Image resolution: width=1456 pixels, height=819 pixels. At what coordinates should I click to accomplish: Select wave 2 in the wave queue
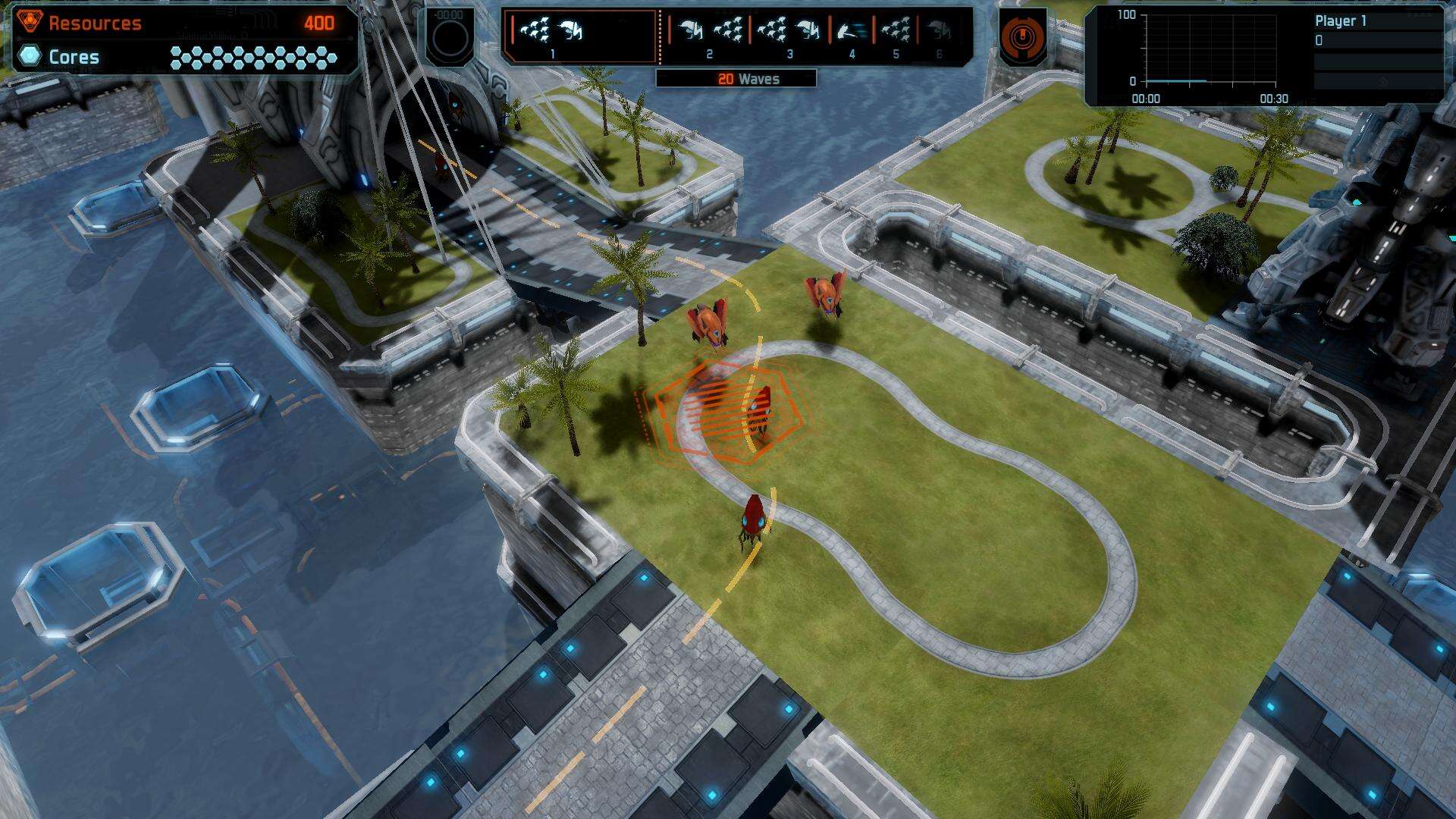(x=709, y=34)
